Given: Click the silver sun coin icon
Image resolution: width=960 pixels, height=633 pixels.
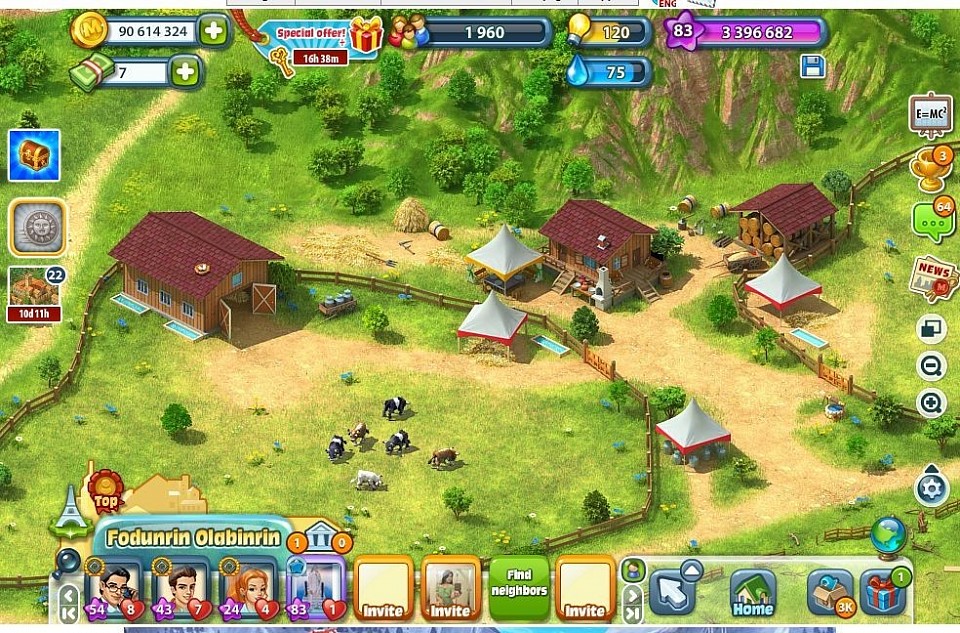Looking at the screenshot, I should [38, 227].
